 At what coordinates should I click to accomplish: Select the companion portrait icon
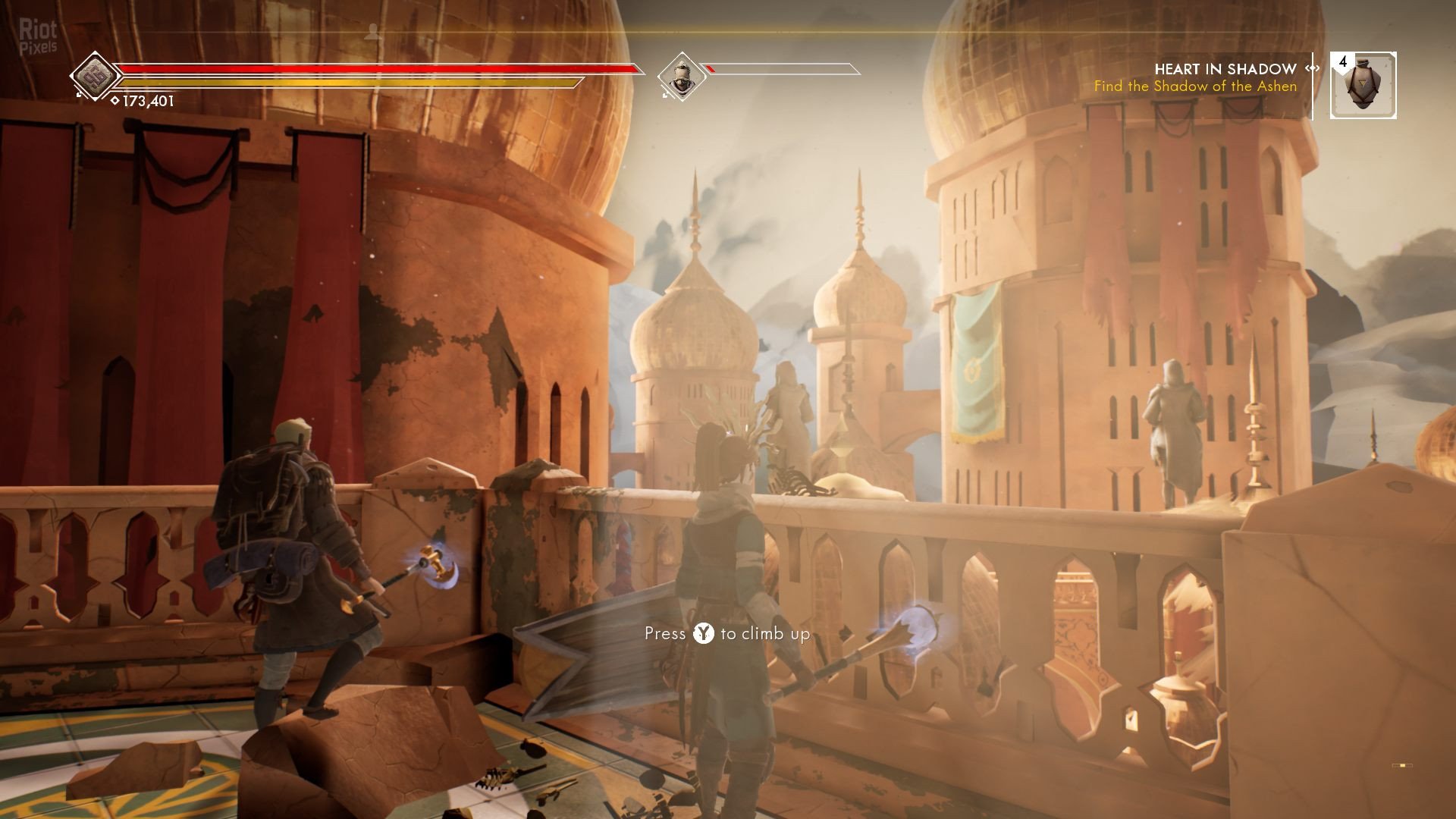(680, 76)
